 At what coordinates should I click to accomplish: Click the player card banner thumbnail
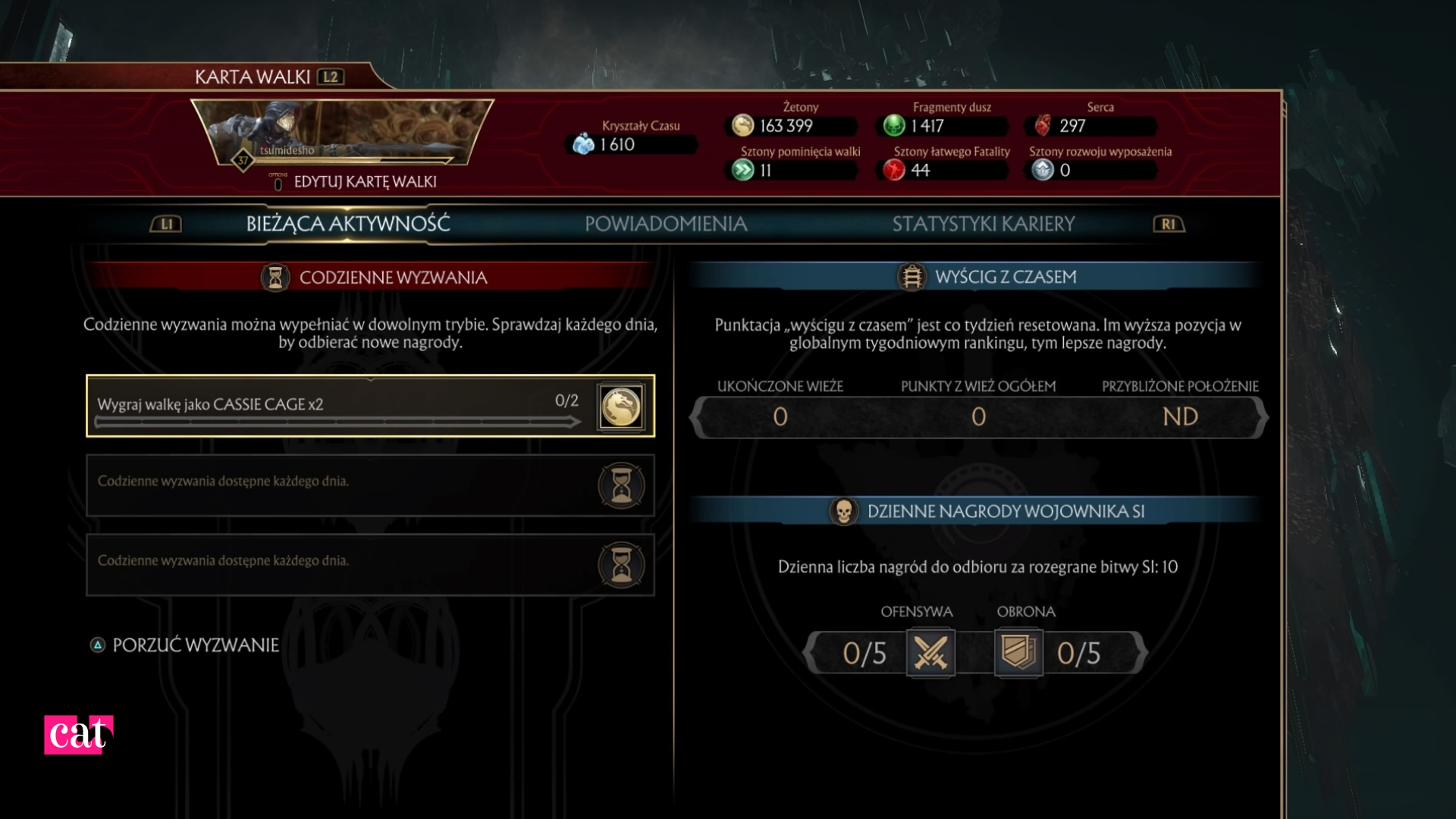tap(342, 133)
